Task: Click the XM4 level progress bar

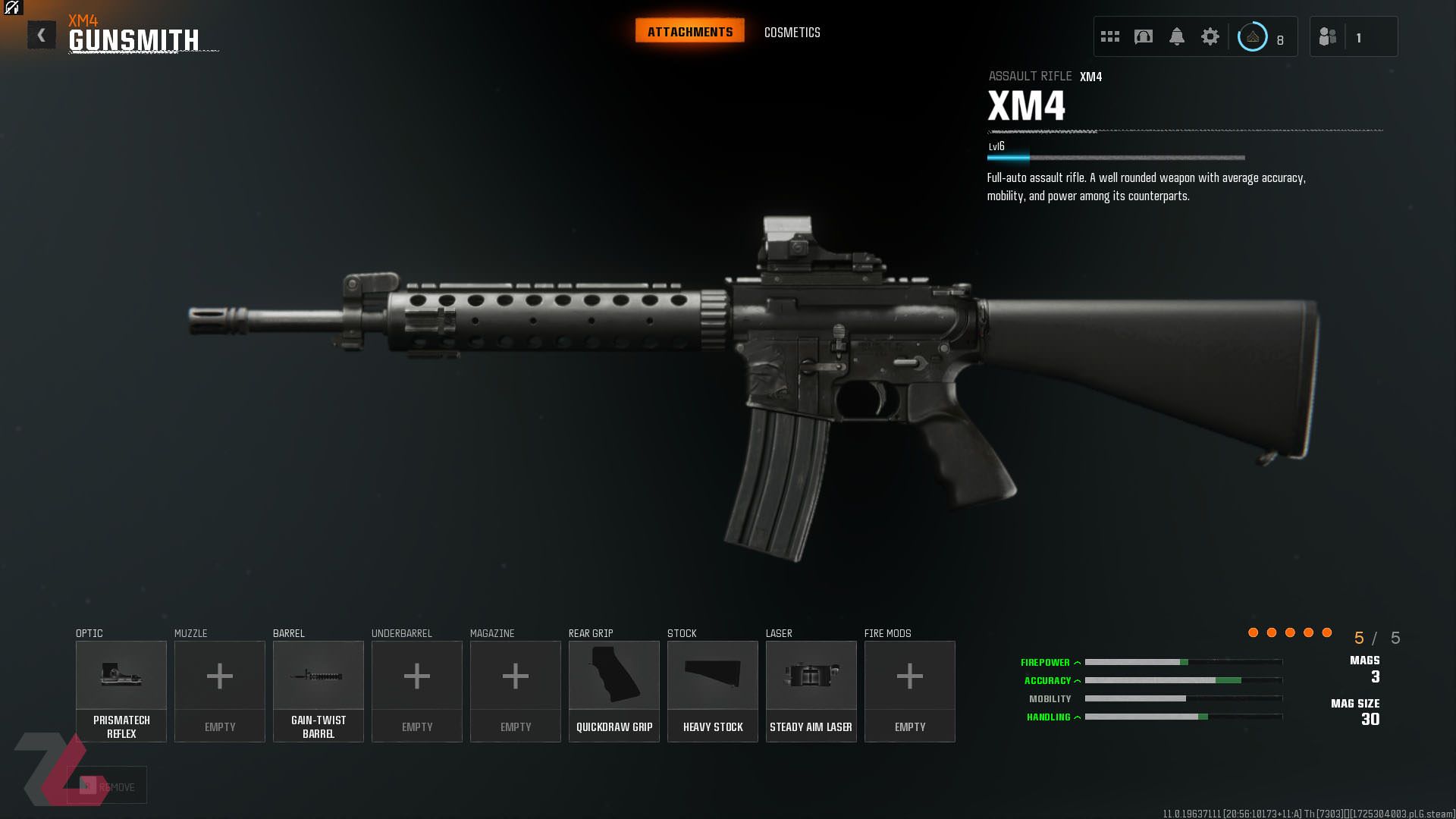Action: [x=1115, y=158]
